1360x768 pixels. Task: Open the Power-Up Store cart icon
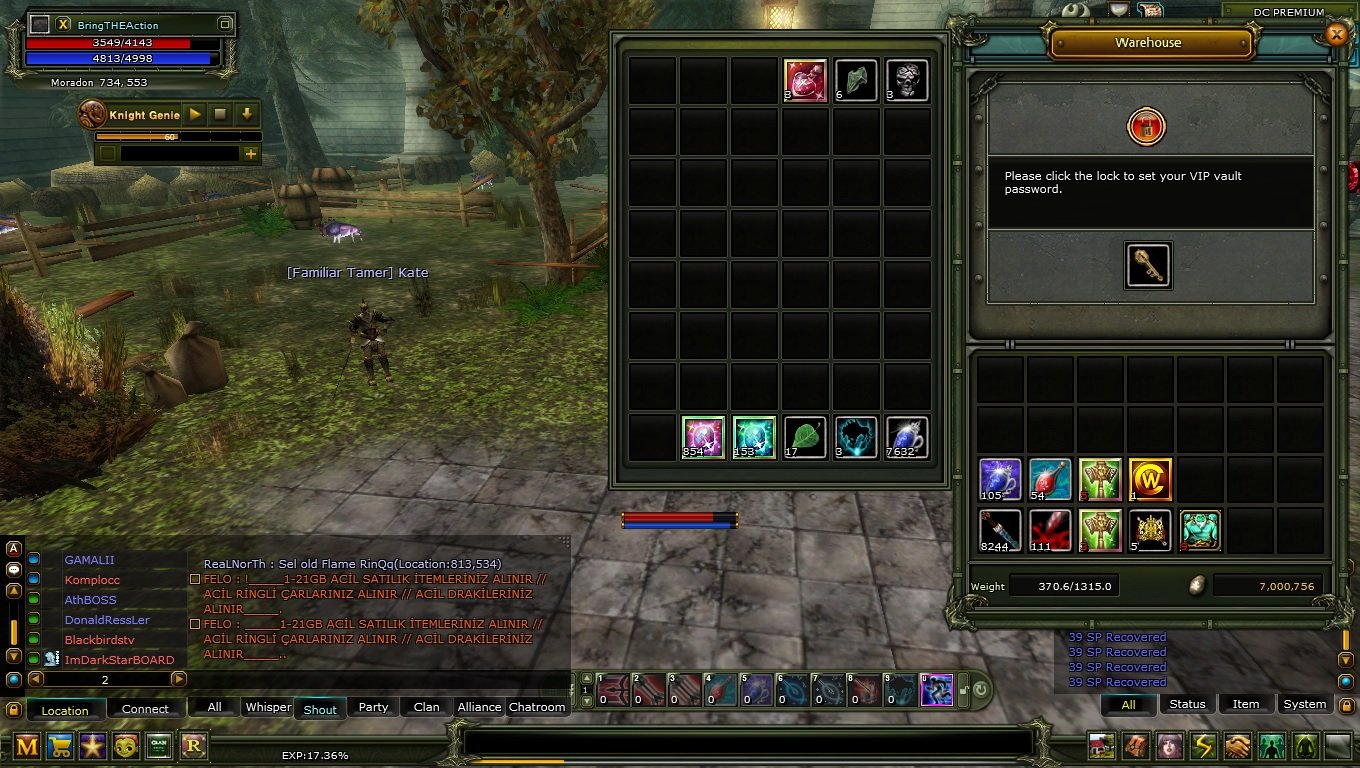60,745
